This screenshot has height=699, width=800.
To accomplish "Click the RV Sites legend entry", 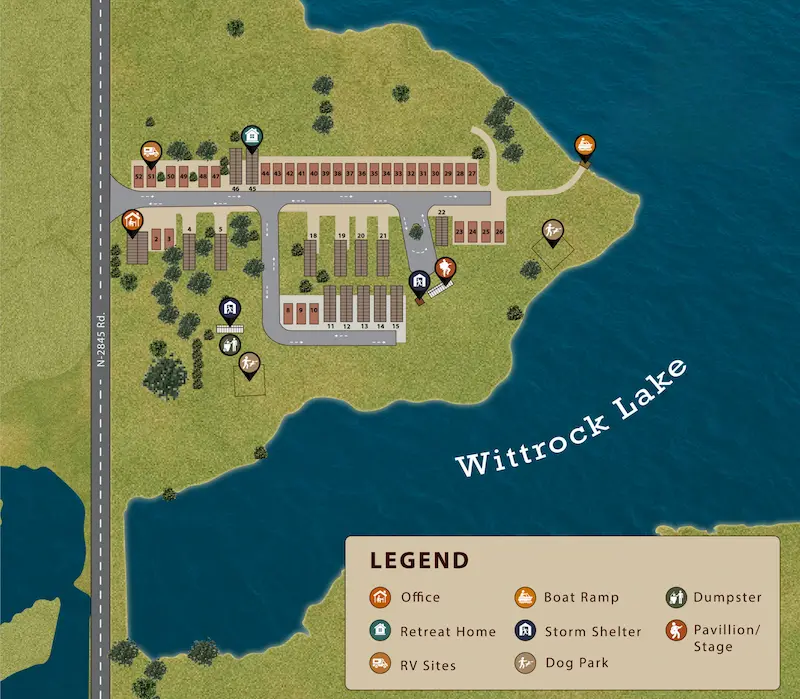I will pyautogui.click(x=413, y=665).
